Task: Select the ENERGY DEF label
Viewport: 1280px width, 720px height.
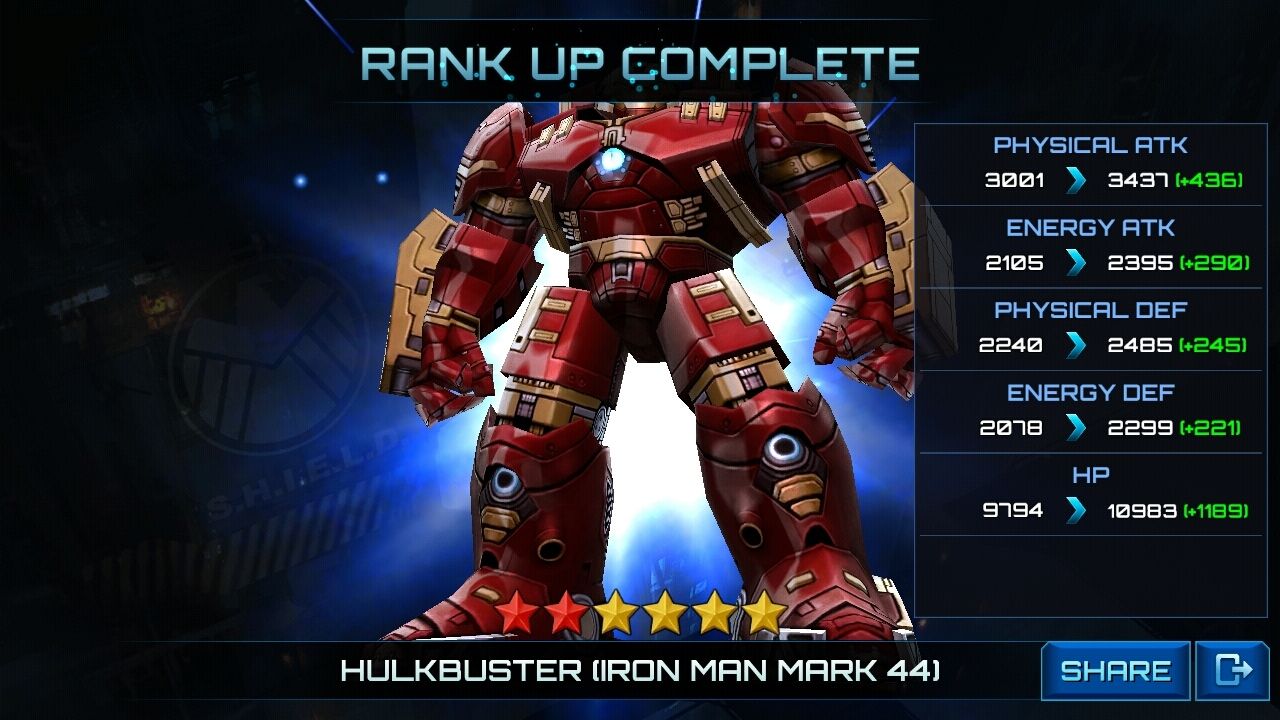Action: coord(1089,391)
